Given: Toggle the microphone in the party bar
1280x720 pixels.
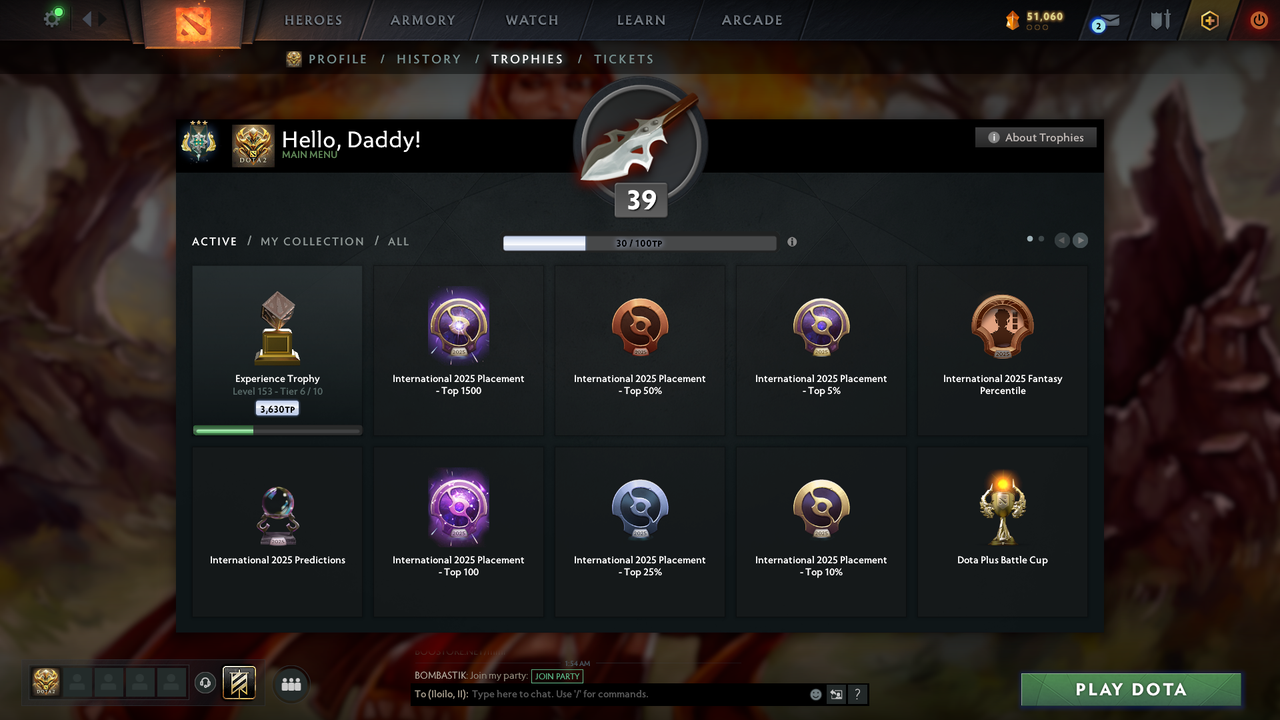Looking at the screenshot, I should click(x=206, y=683).
